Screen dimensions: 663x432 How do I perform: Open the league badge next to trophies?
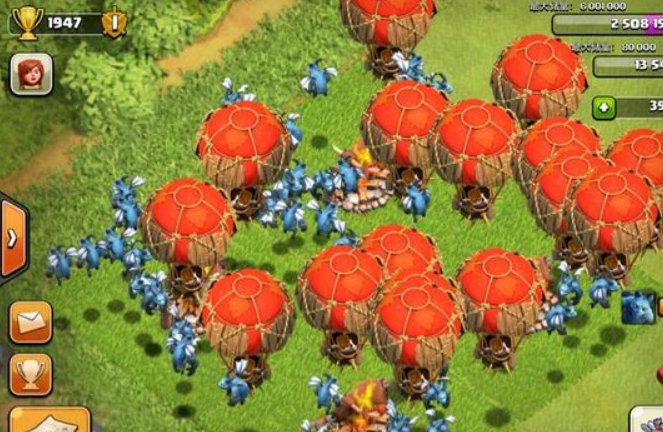pyautogui.click(x=113, y=21)
